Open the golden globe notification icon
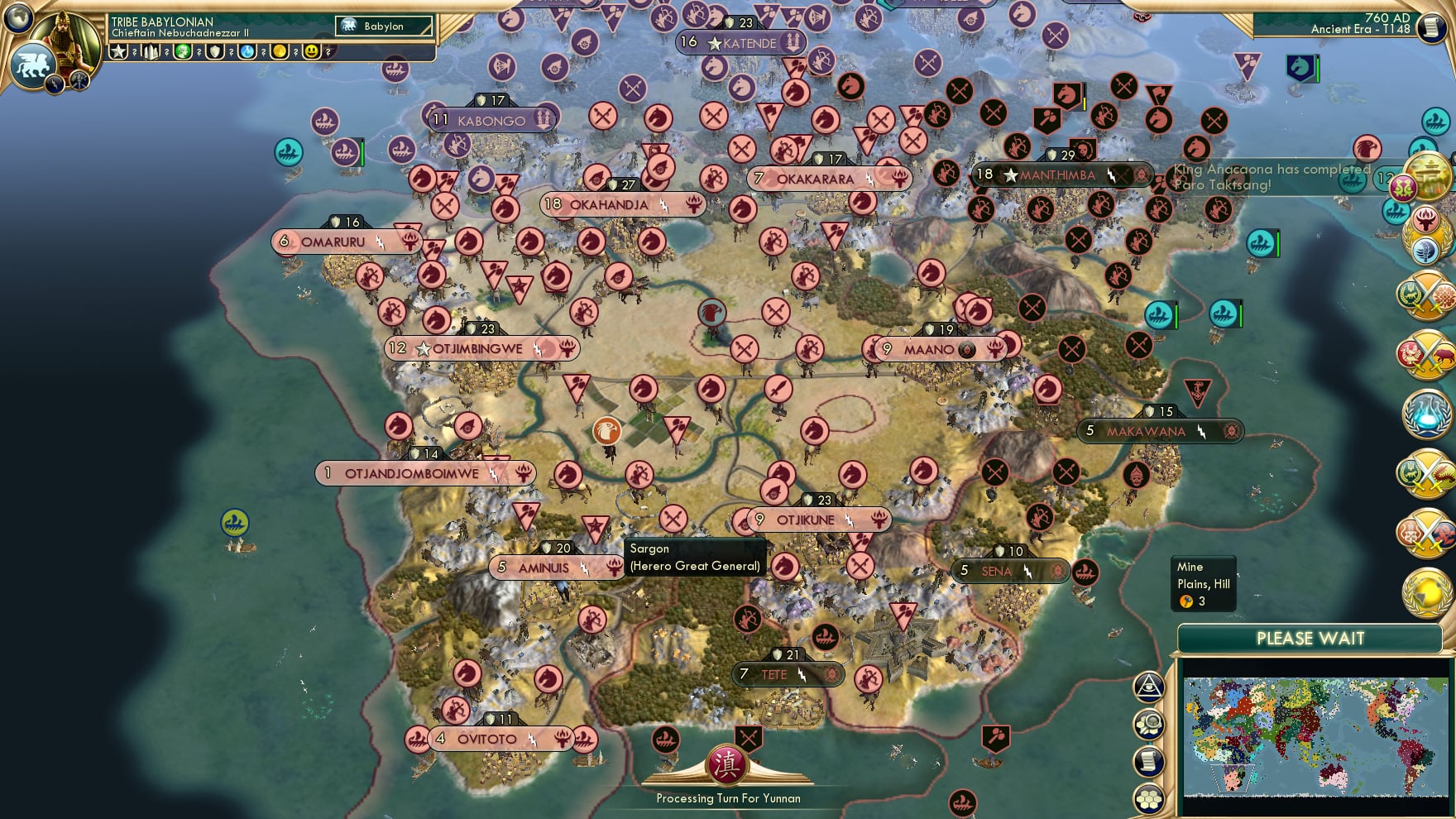The height and width of the screenshot is (819, 1456). pos(1428,590)
